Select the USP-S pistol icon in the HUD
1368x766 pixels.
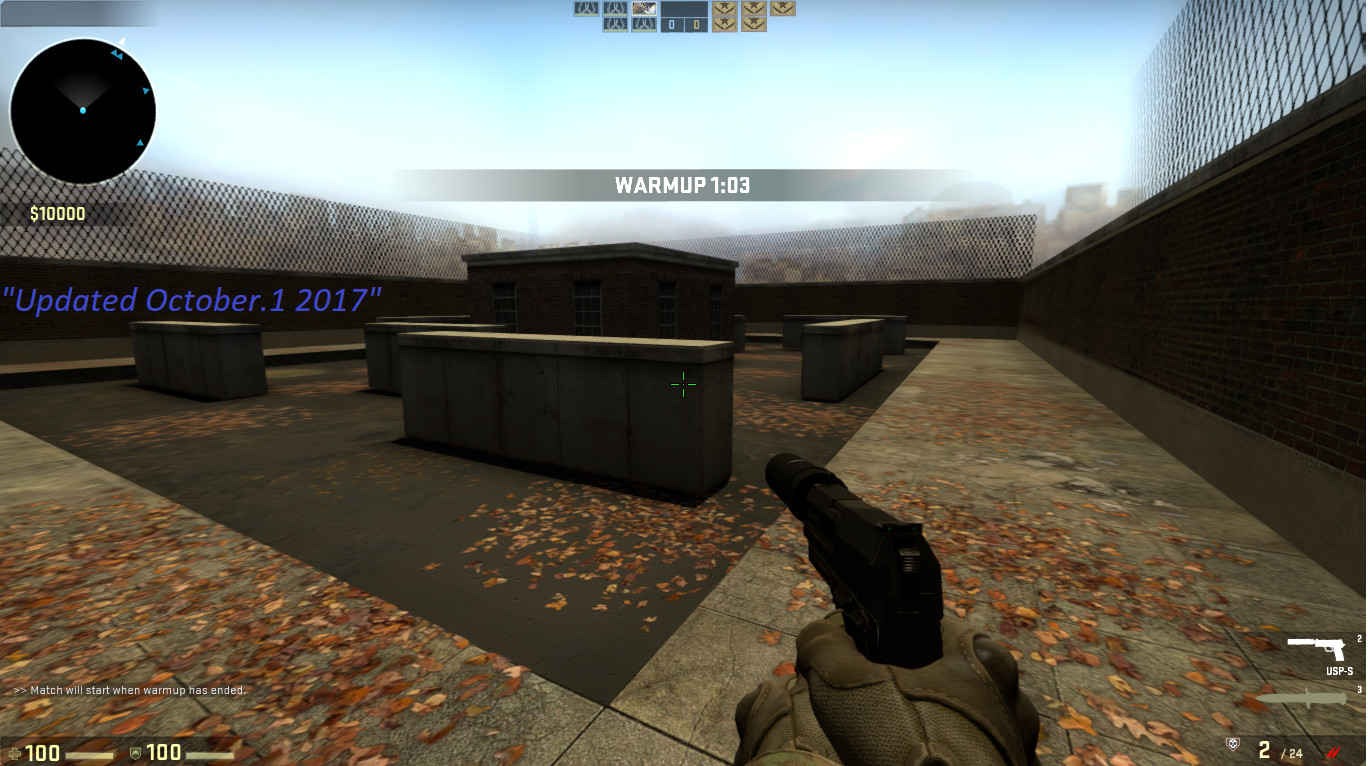click(x=1316, y=648)
